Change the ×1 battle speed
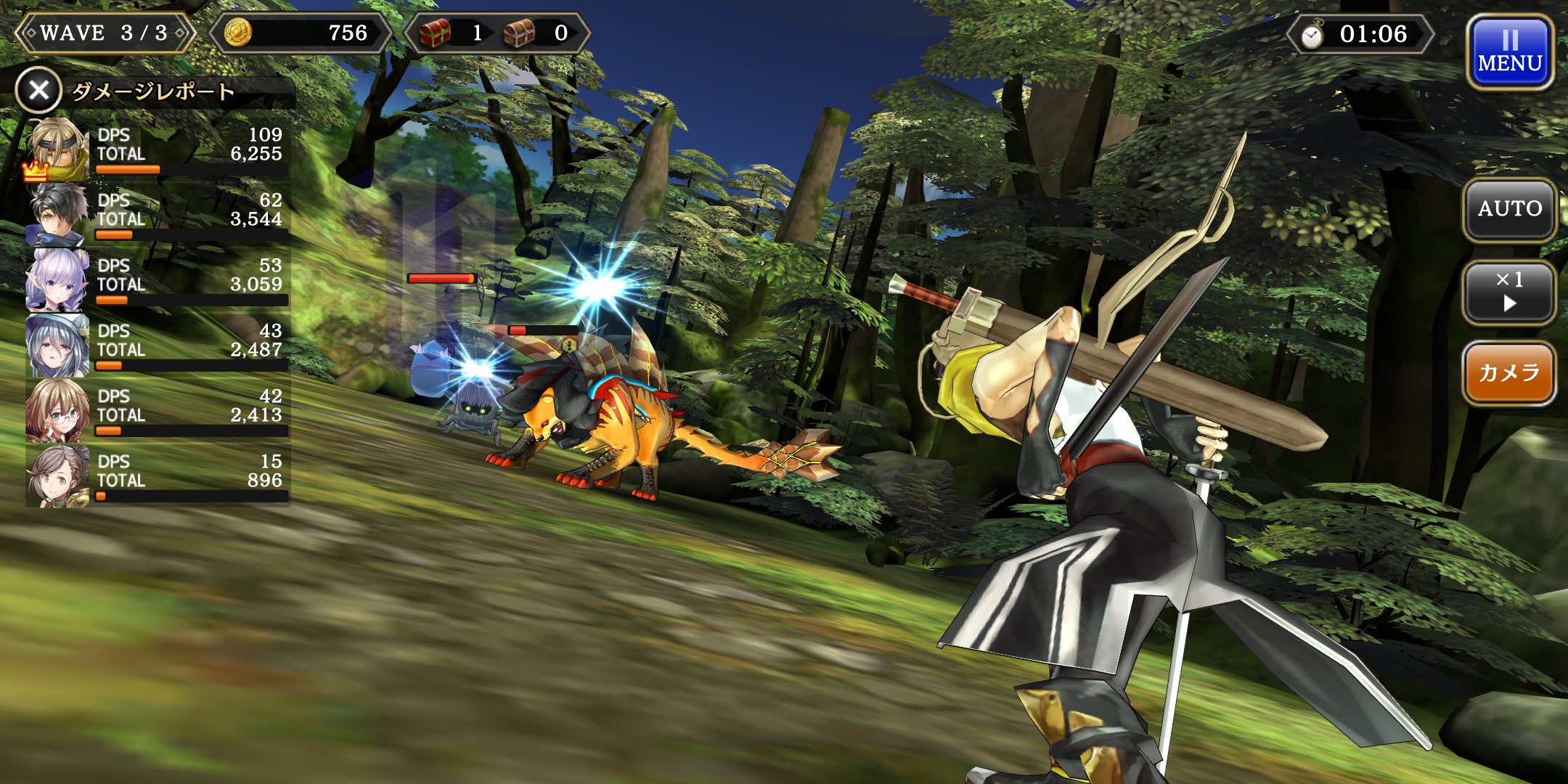The width and height of the screenshot is (1568, 784). [x=1509, y=292]
